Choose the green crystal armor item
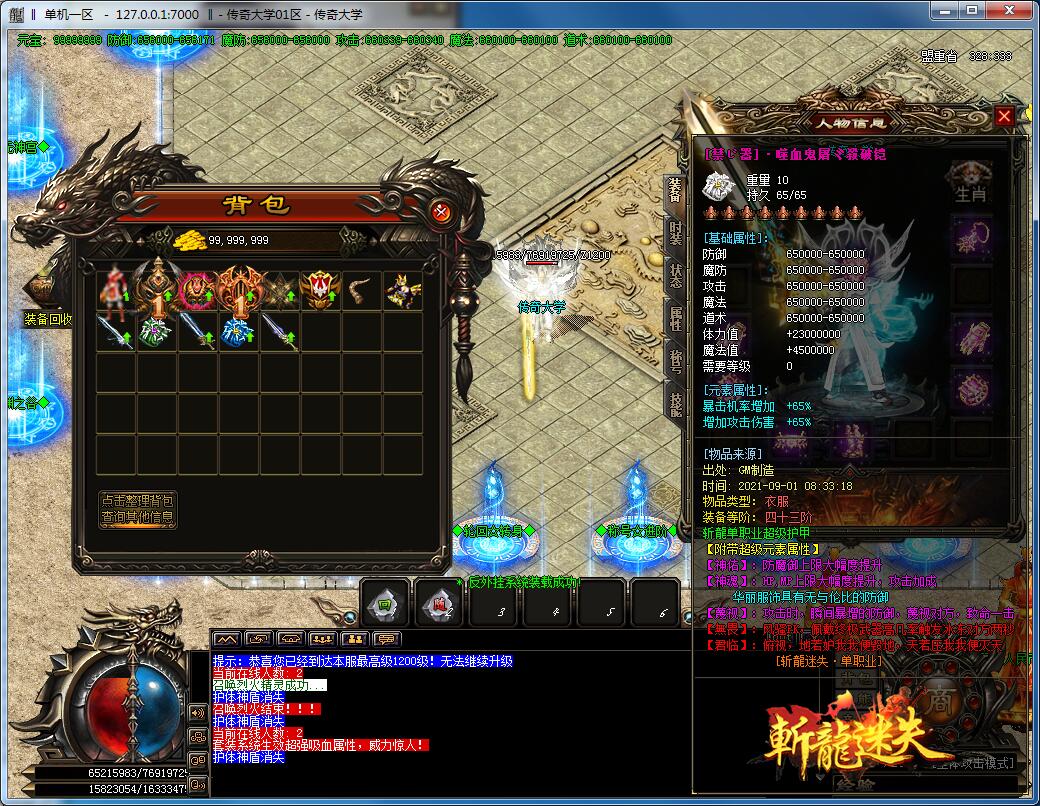Viewport: 1040px width, 806px height. coord(157,331)
